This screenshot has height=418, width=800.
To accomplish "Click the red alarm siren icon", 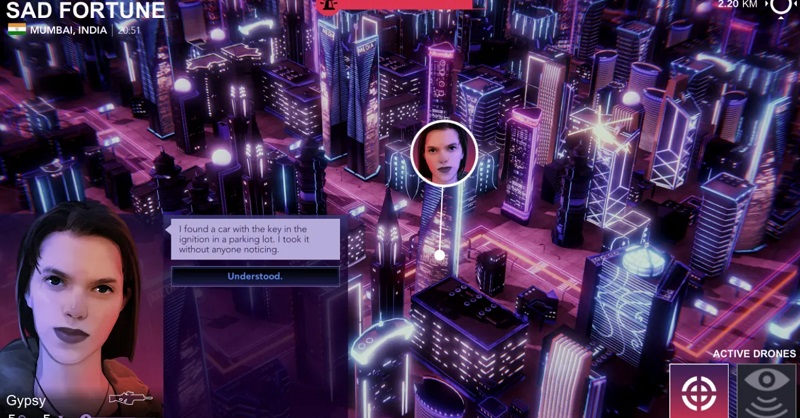I will 326,5.
